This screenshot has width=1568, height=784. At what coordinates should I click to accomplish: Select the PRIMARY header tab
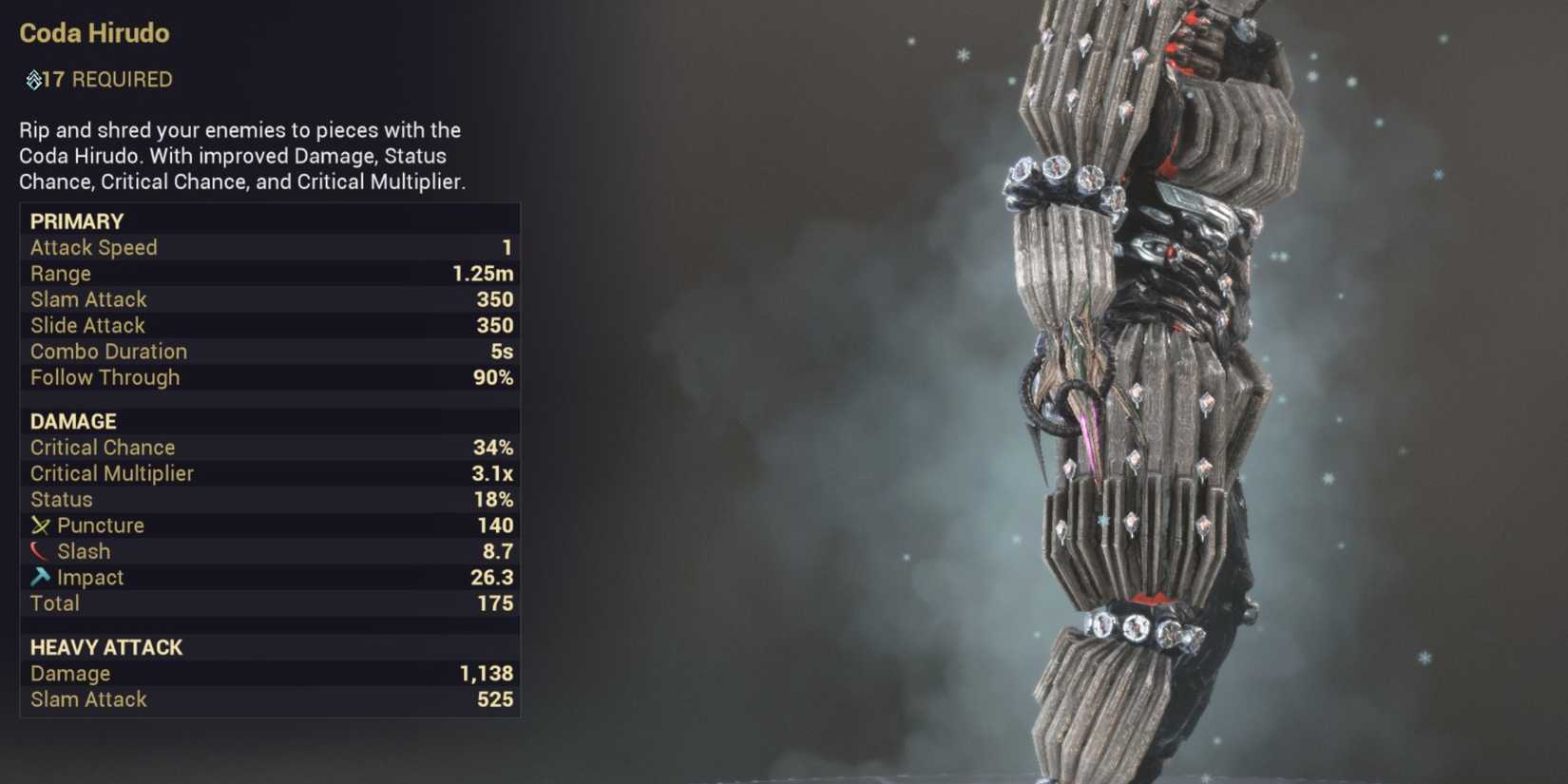click(76, 220)
